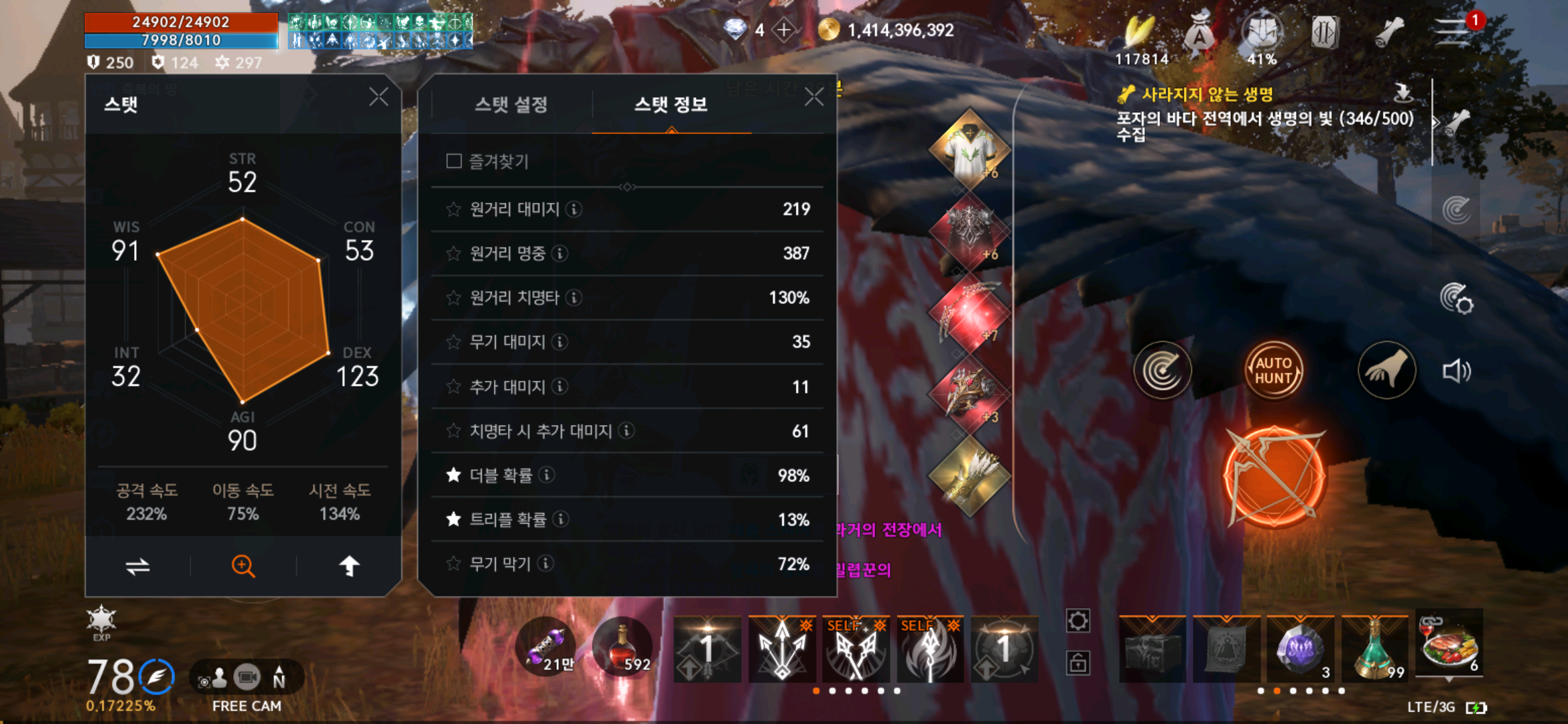The height and width of the screenshot is (724, 1568).
Task: Unfavorite the 더블 확률 star
Action: tap(452, 475)
